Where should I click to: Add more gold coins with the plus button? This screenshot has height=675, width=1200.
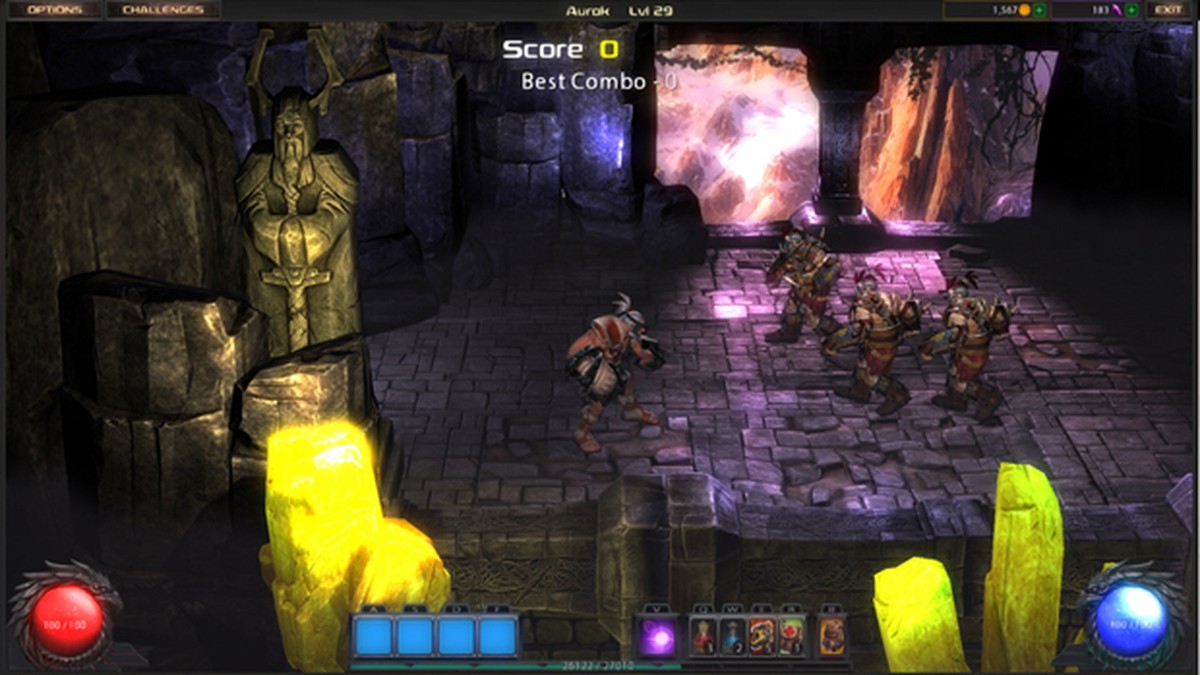tap(1040, 10)
